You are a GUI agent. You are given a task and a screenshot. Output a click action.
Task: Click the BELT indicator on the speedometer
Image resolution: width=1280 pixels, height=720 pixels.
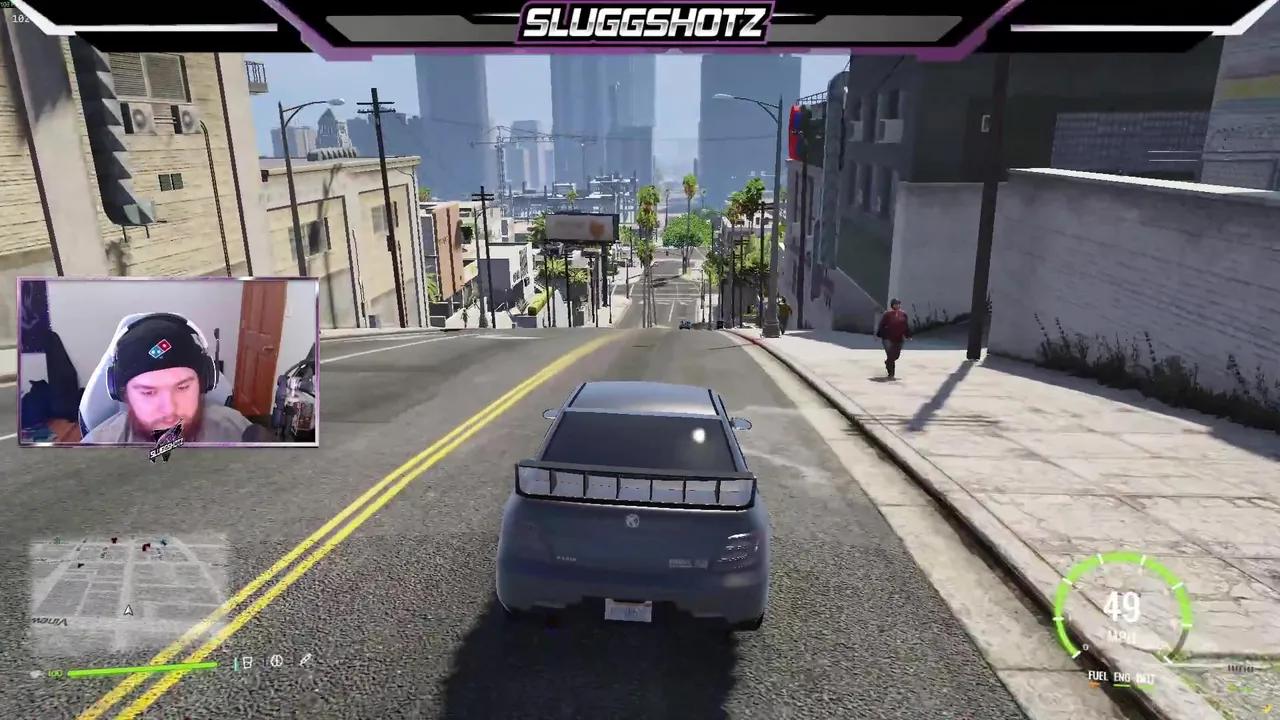coord(1144,678)
